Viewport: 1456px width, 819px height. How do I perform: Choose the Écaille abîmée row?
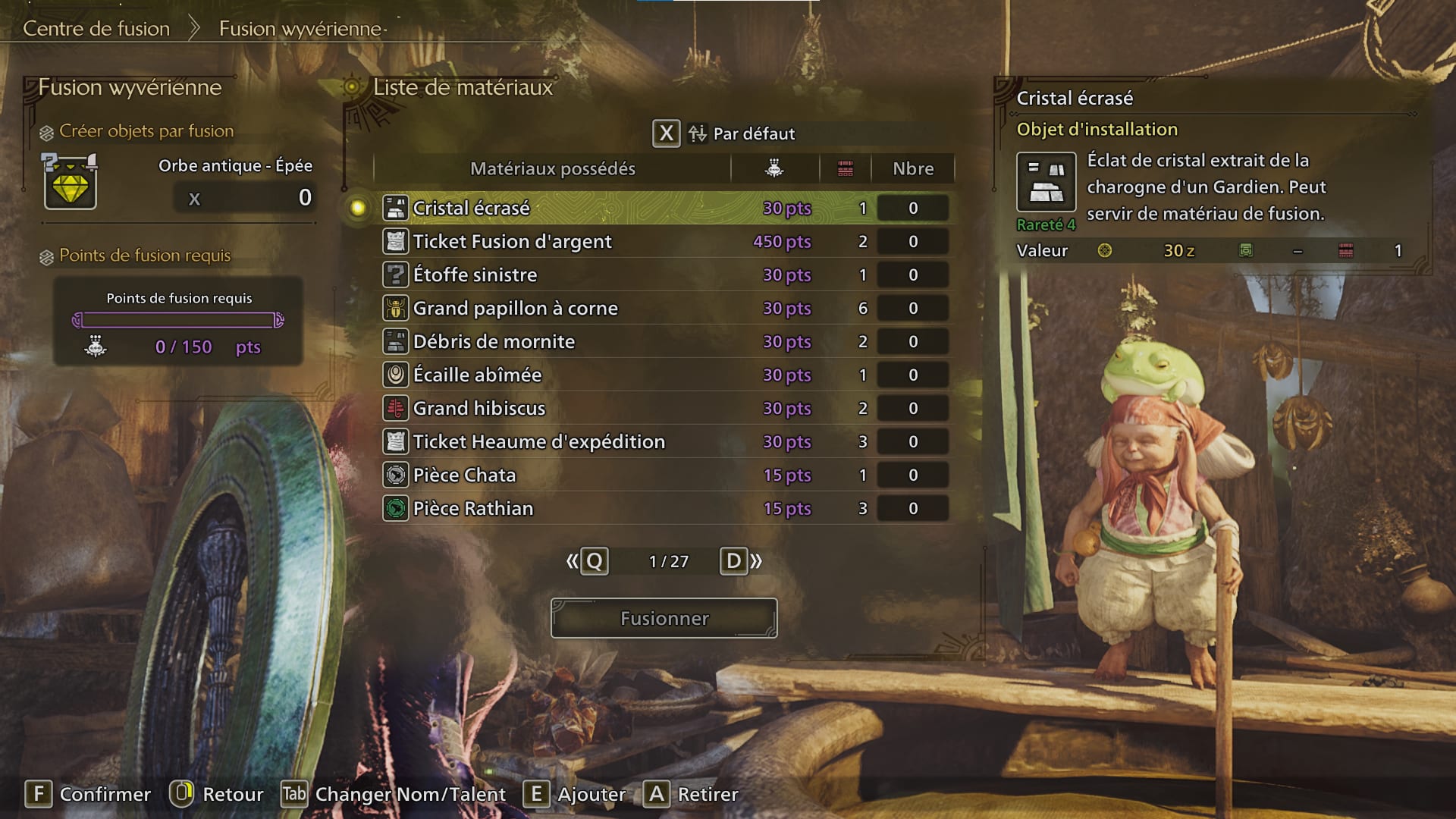click(x=477, y=375)
